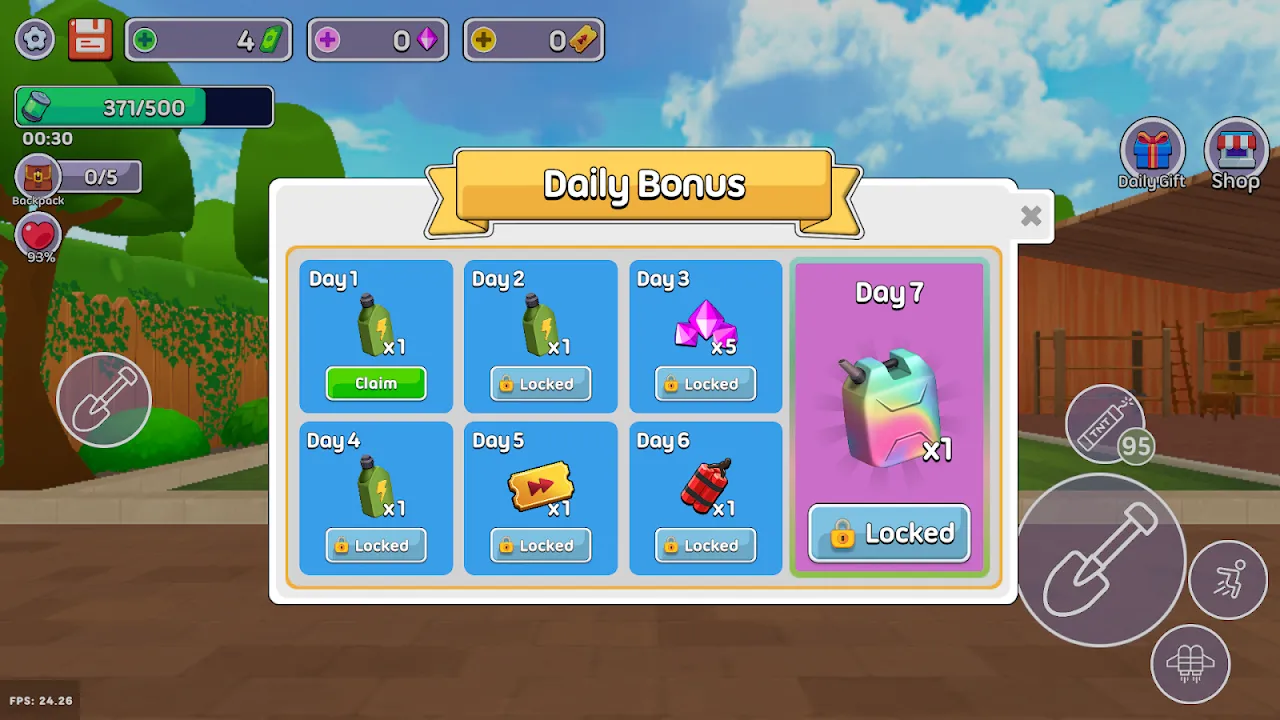Activate the jetpack button
1280x720 pixels.
1190,664
